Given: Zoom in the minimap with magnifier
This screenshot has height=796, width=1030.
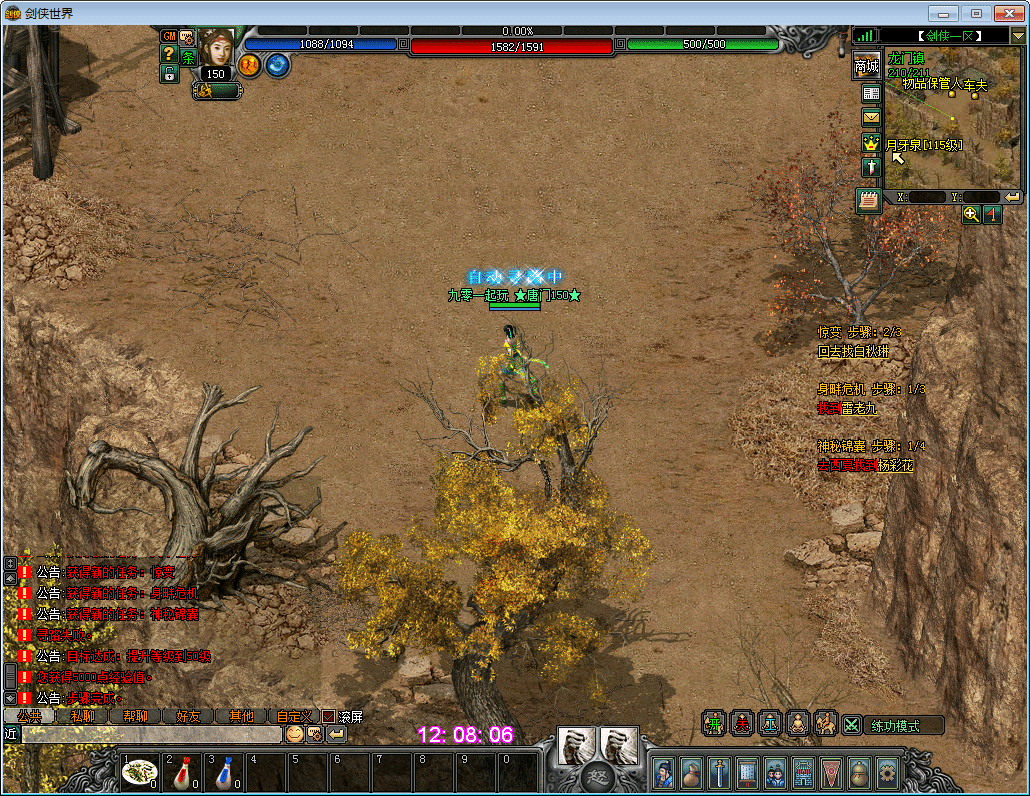Looking at the screenshot, I should [971, 214].
